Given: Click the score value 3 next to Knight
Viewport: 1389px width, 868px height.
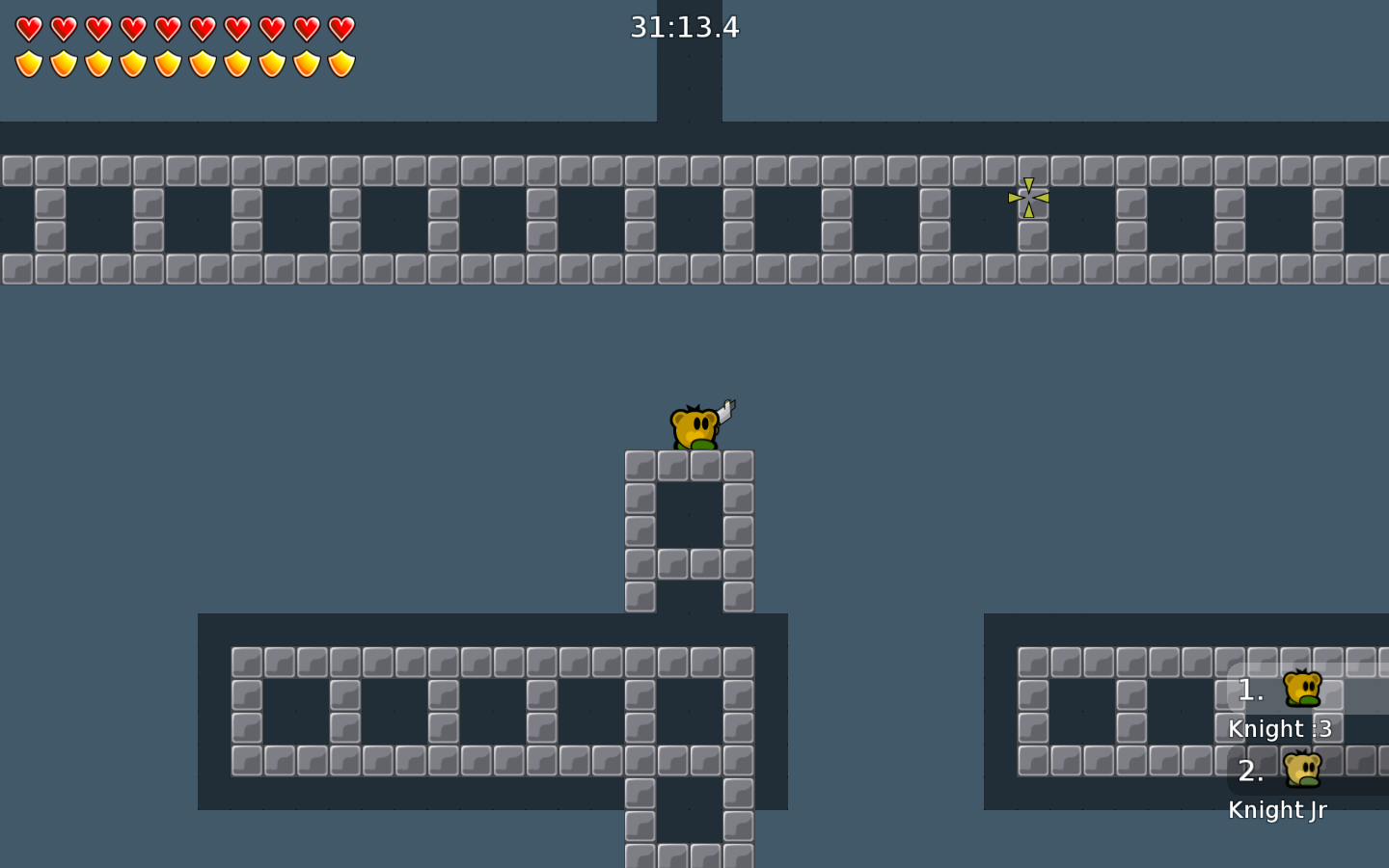Looking at the screenshot, I should (x=1323, y=728).
